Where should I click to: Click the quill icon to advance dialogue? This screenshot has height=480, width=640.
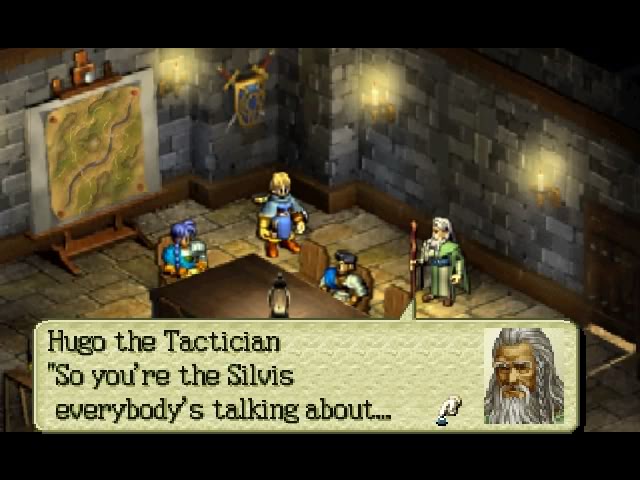pos(449,410)
